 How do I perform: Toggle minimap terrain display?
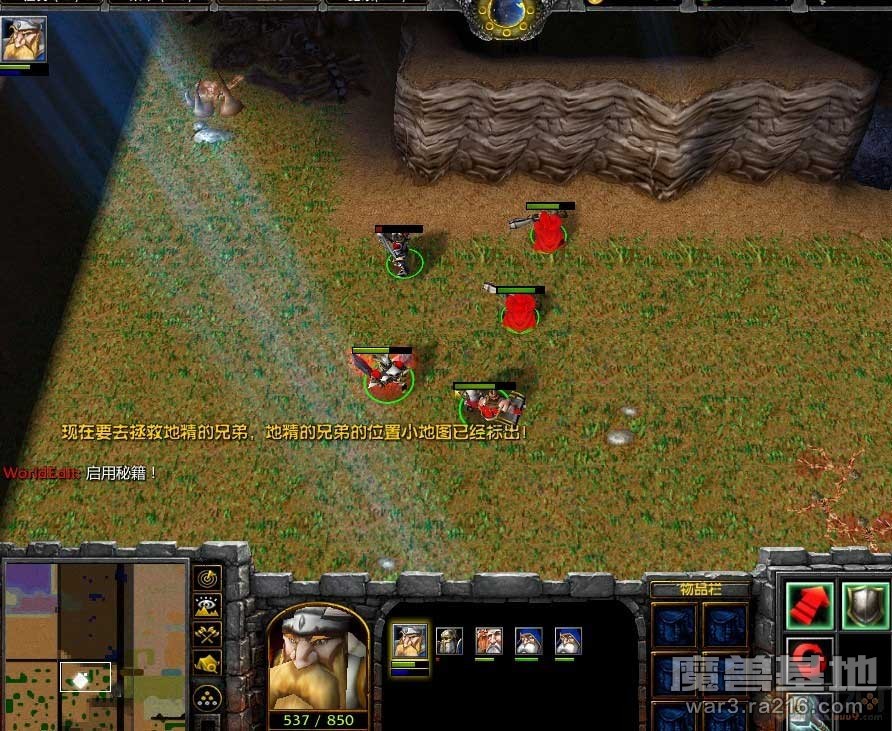click(207, 606)
